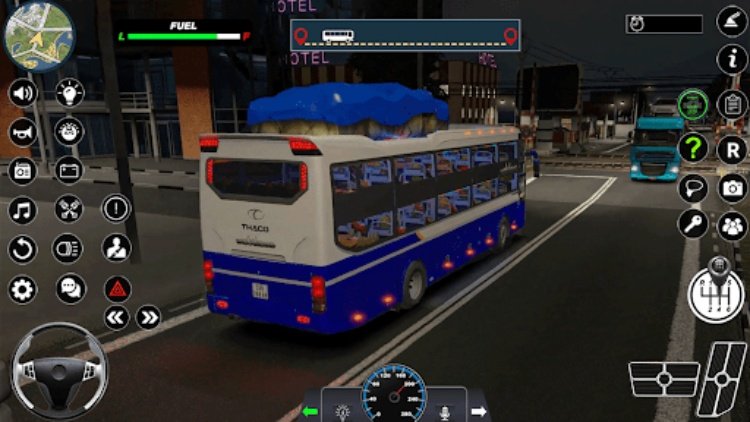
Task: Toggle the headlight beam button
Action: 68,248
